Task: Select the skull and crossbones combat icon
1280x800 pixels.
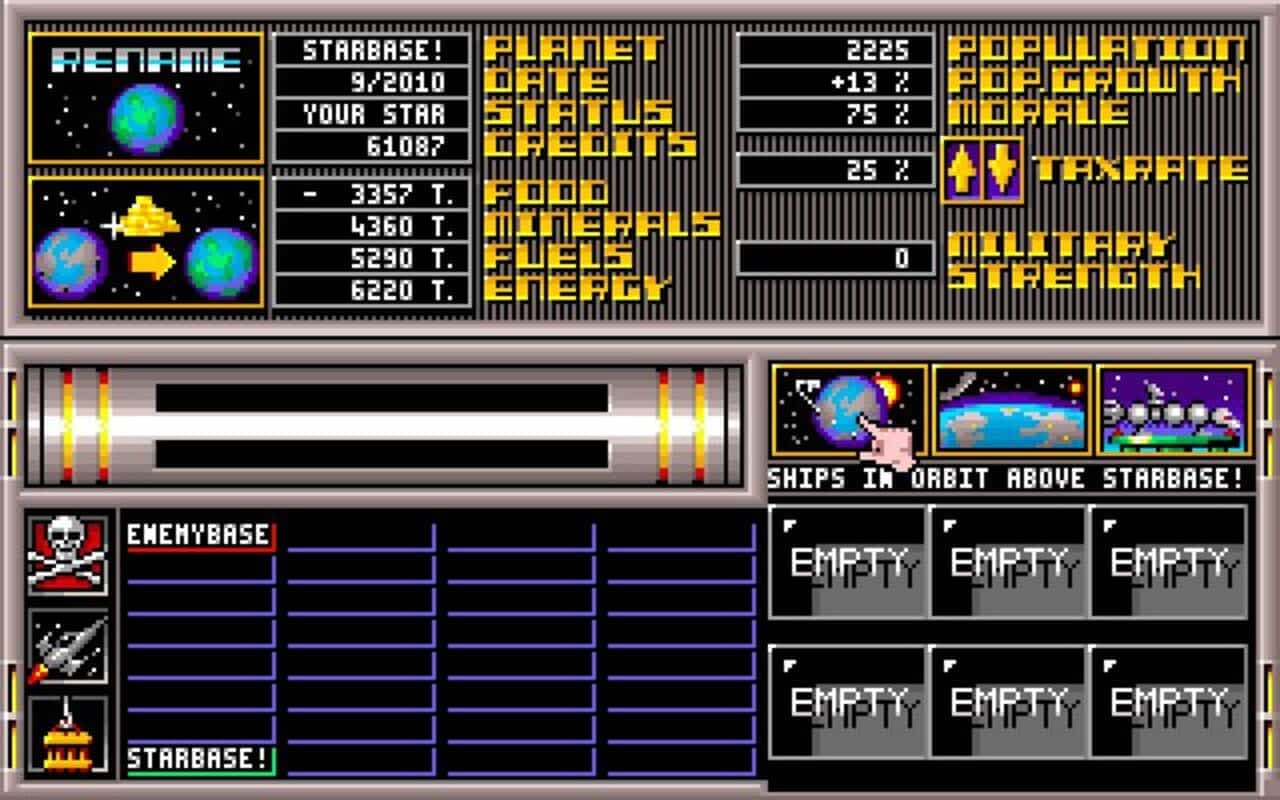Action: tap(66, 552)
